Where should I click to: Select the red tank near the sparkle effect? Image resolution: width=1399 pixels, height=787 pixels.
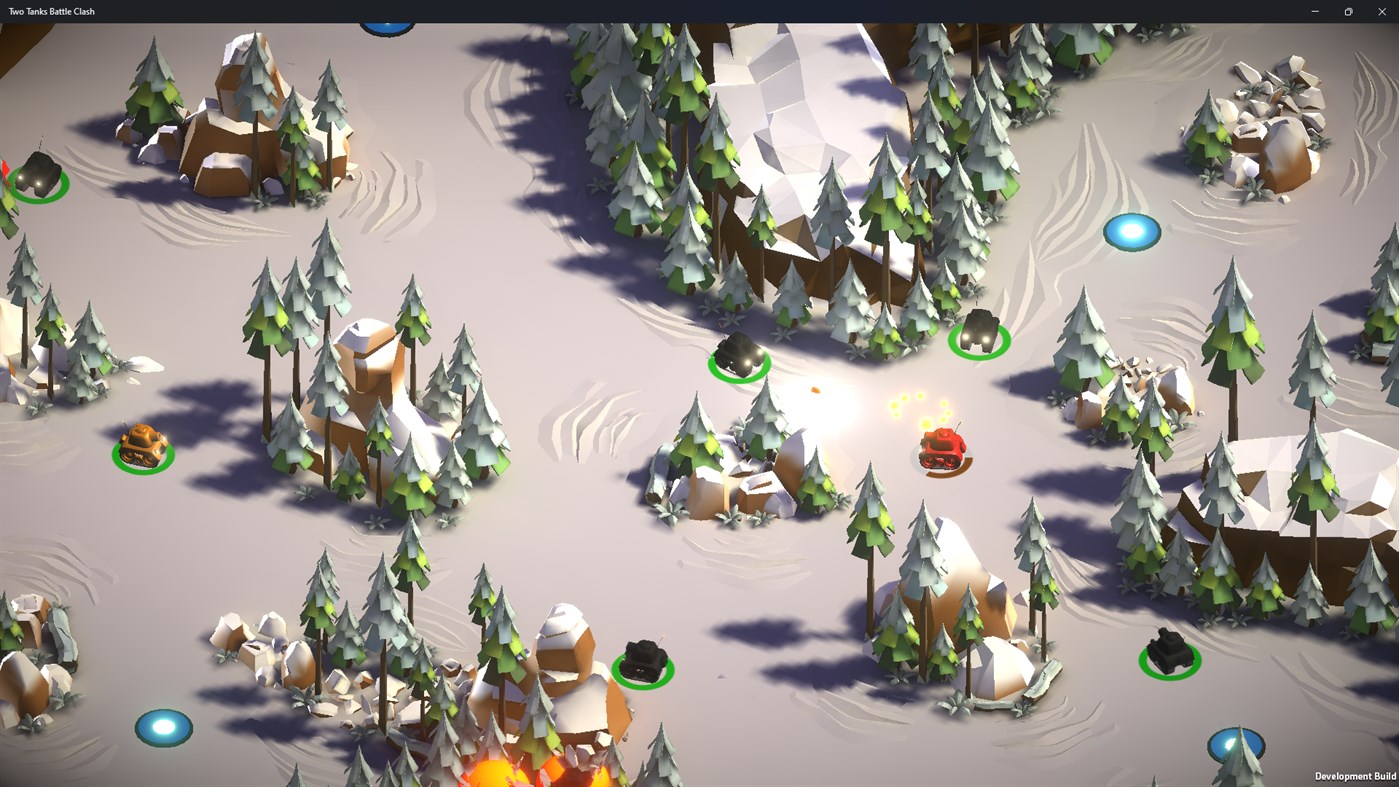pos(940,450)
